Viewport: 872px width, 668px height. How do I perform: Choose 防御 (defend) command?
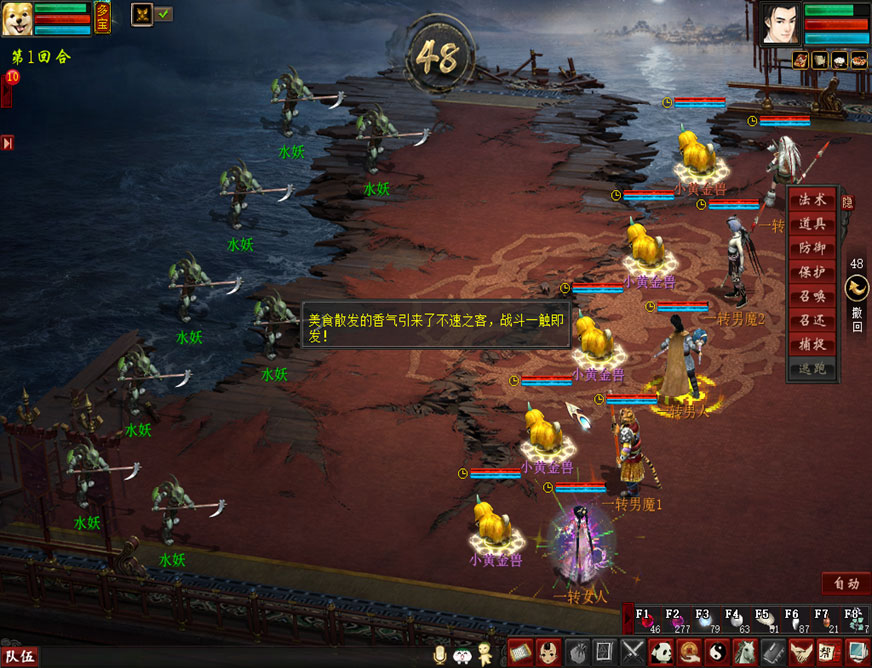point(811,248)
